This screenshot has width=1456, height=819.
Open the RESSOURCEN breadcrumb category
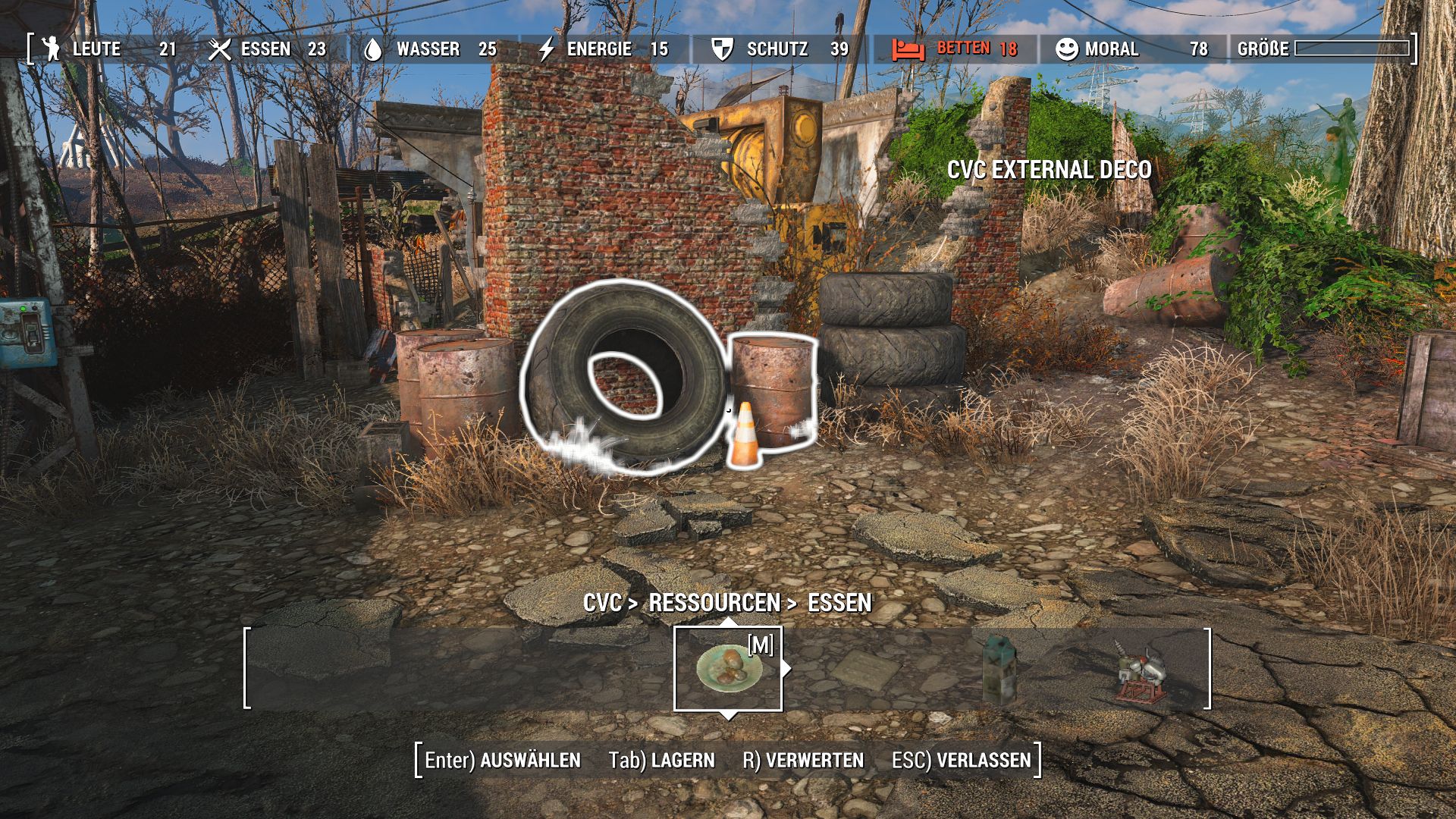coord(713,604)
